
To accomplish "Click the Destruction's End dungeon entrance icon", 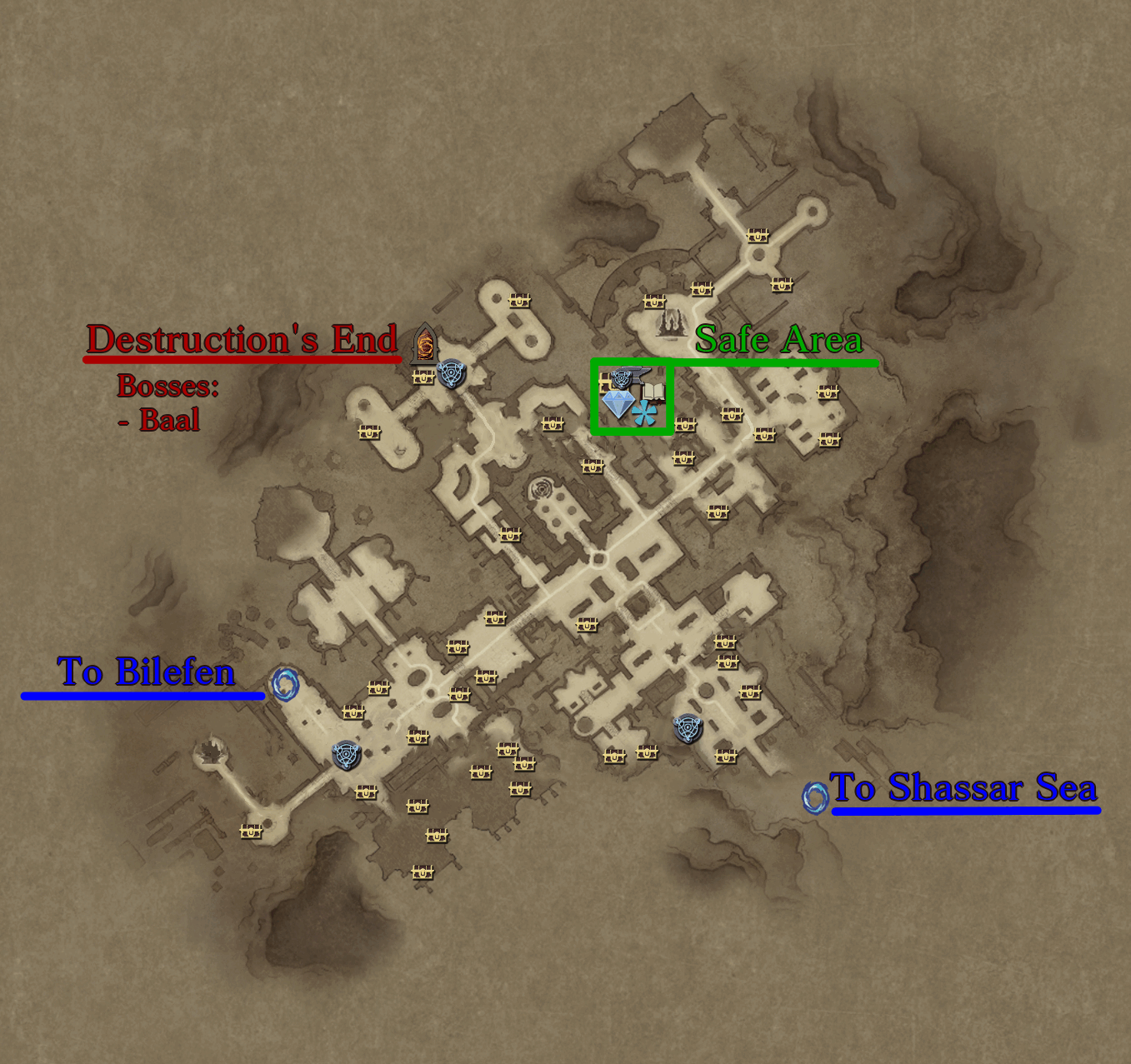I will click(x=423, y=343).
